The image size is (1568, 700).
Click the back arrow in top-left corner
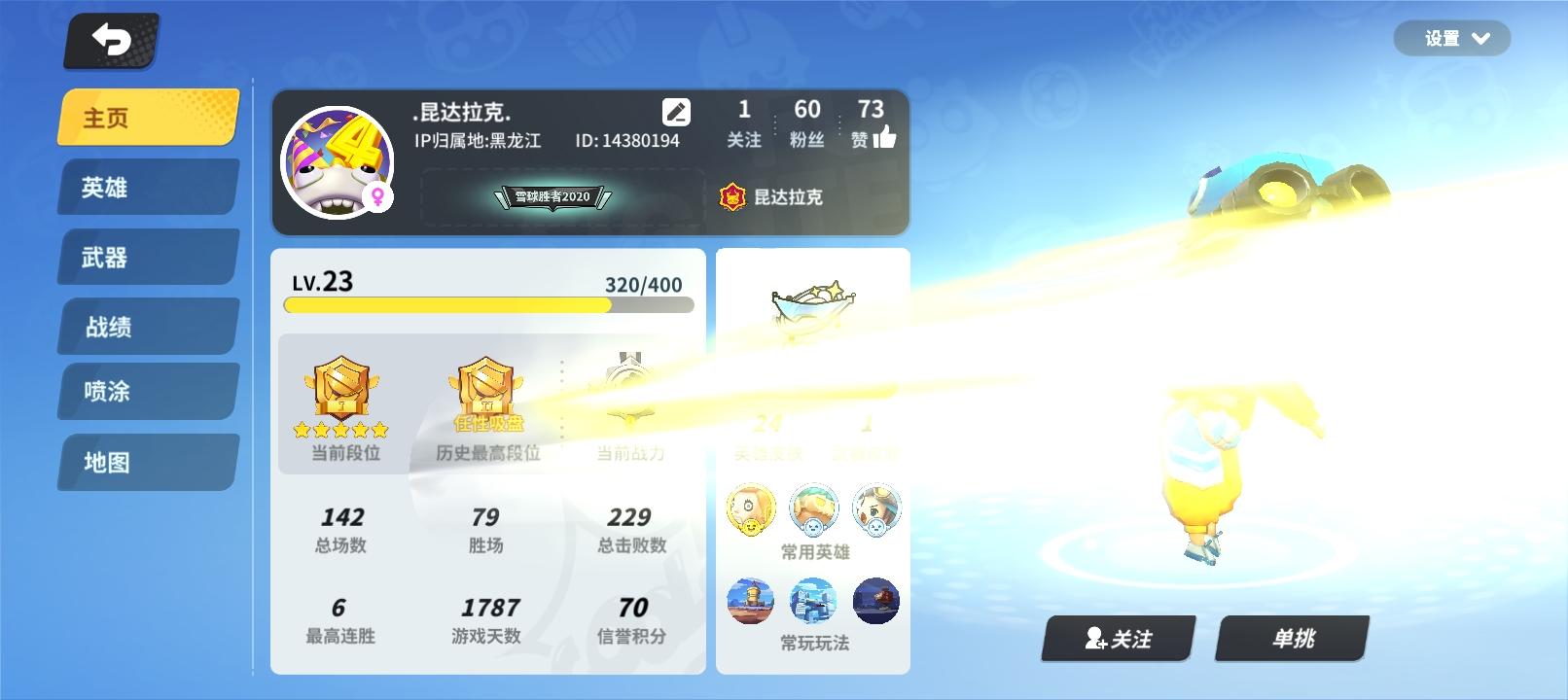click(110, 41)
